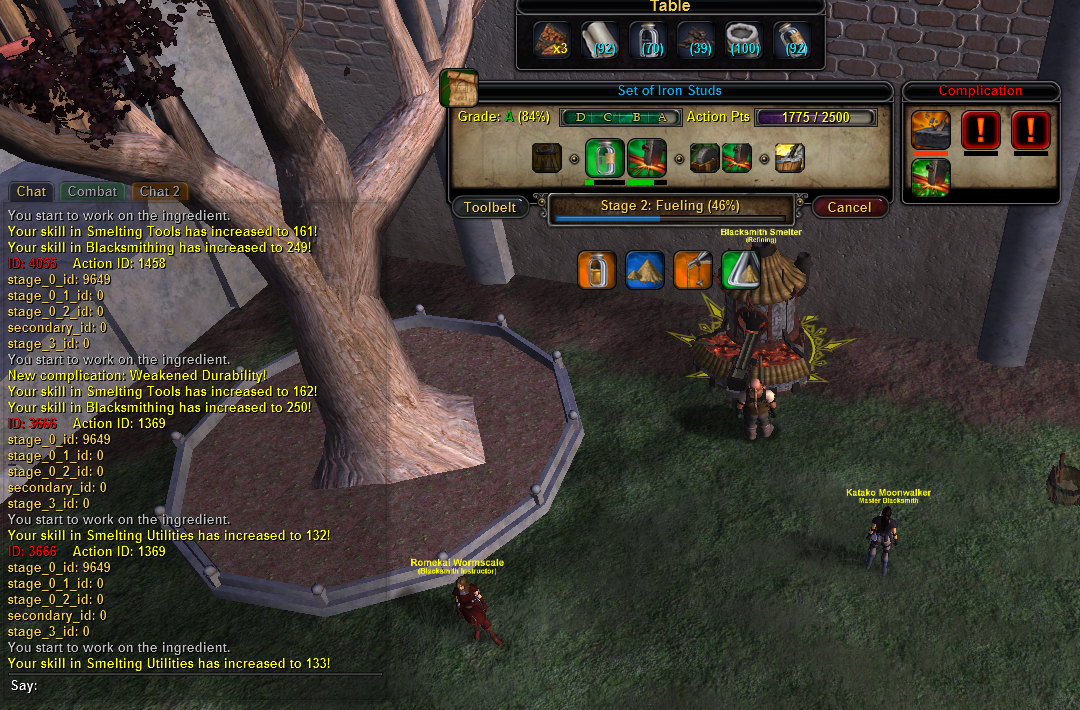Select the green jar stage step
1080x710 pixels.
click(604, 158)
